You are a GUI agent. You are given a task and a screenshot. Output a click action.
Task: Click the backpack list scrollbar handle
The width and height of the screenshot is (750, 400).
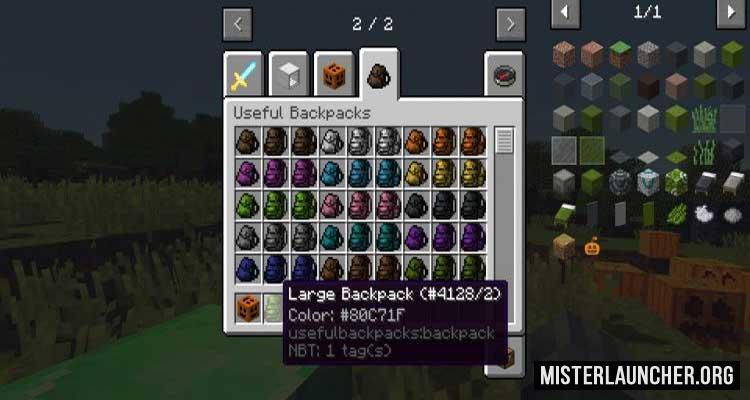tap(504, 140)
